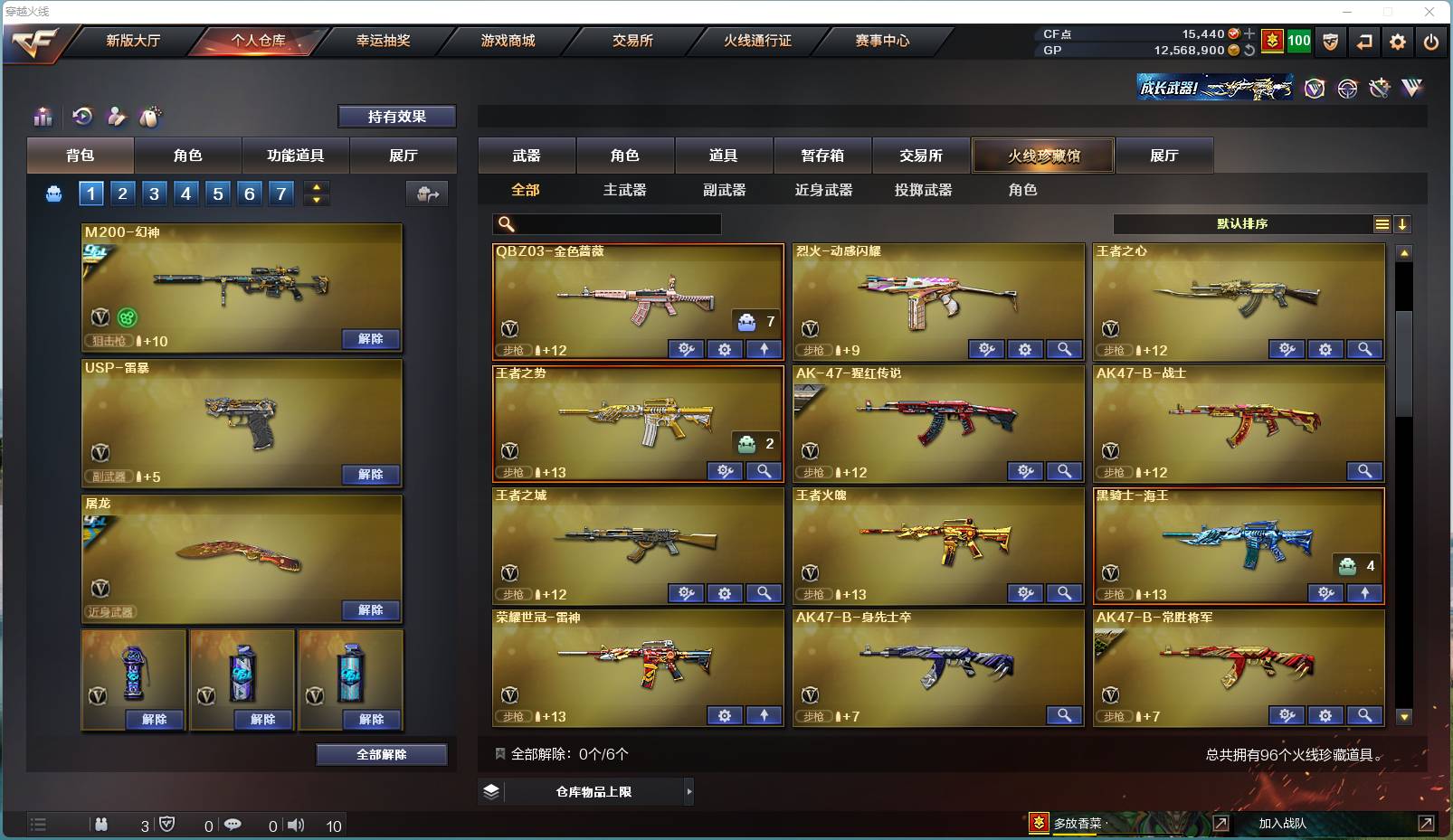
Task: Click the power exit icon top right
Action: point(1430,42)
